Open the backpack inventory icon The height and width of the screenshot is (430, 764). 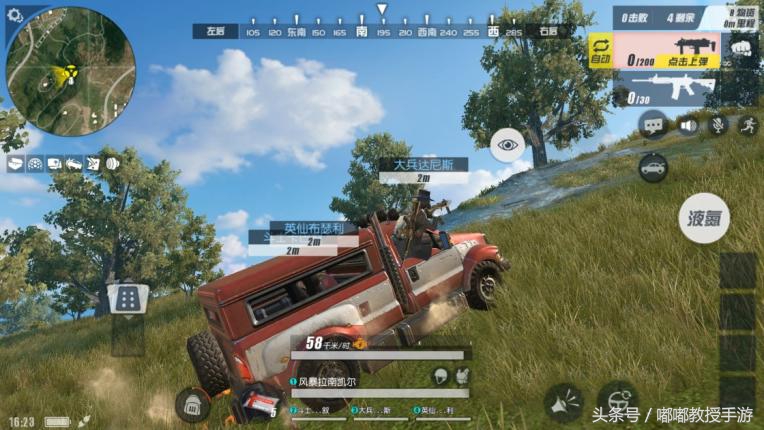pos(192,404)
